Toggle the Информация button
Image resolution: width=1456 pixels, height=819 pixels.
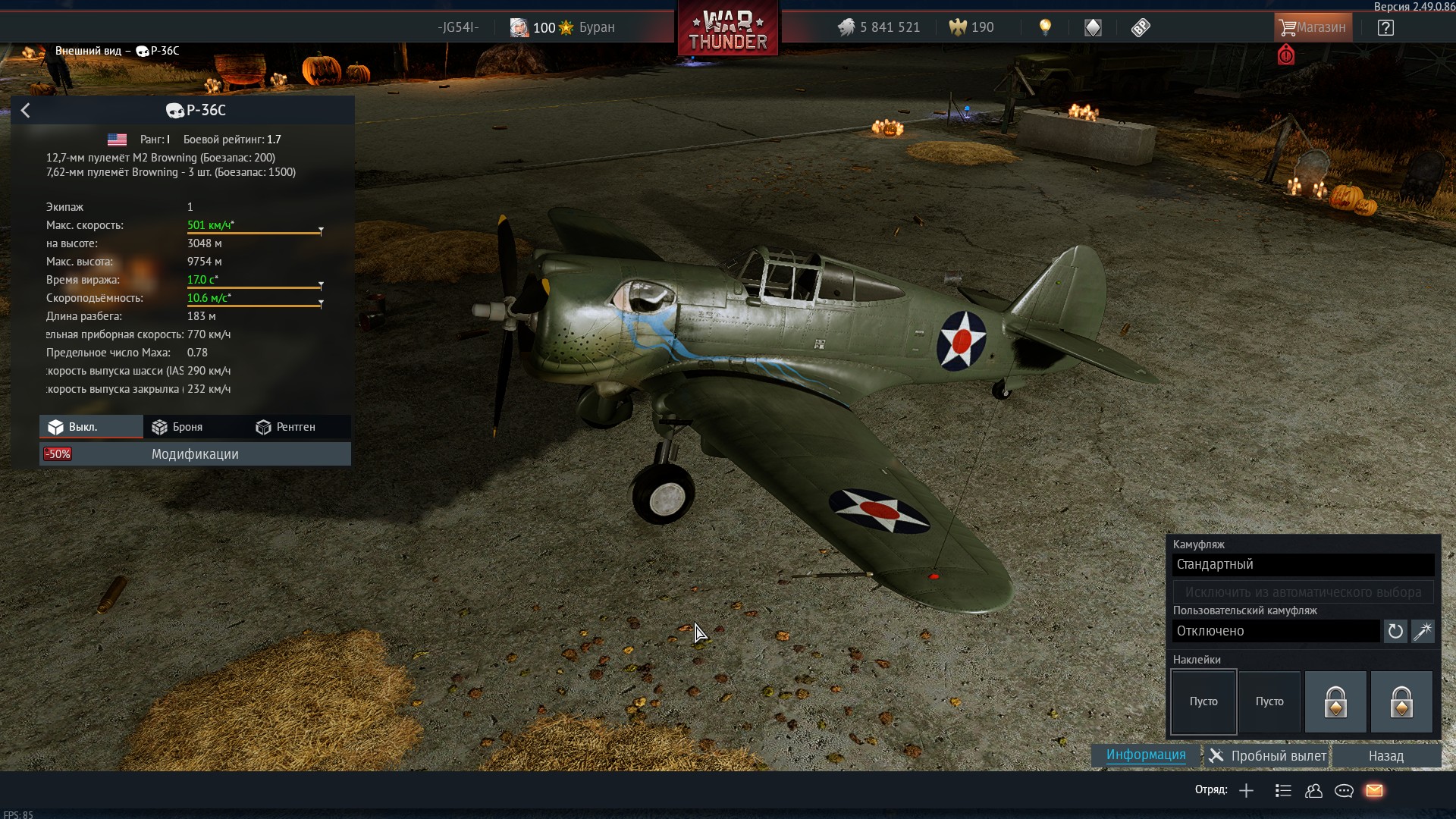[x=1145, y=755]
